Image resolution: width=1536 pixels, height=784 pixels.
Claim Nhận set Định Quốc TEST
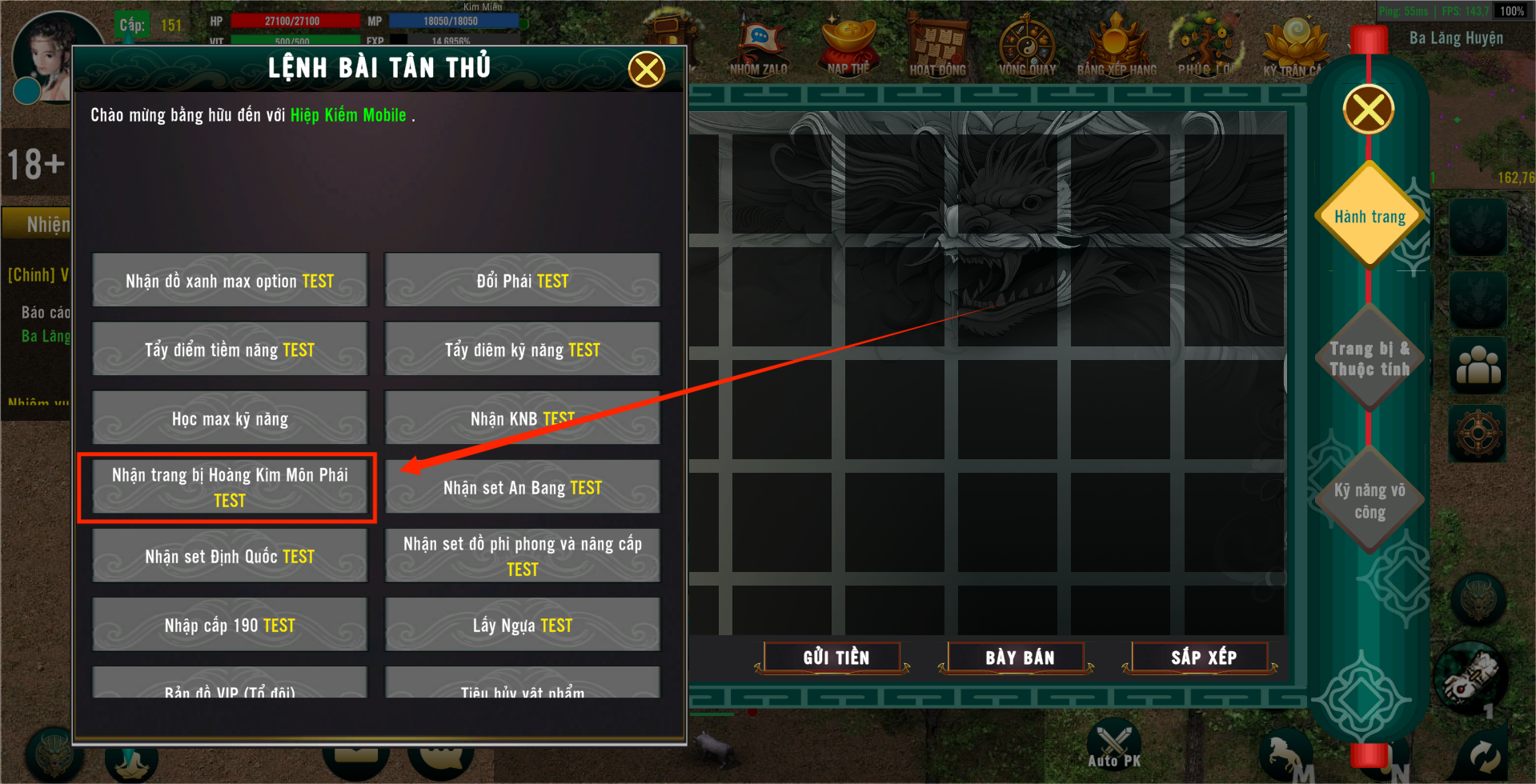coord(230,556)
